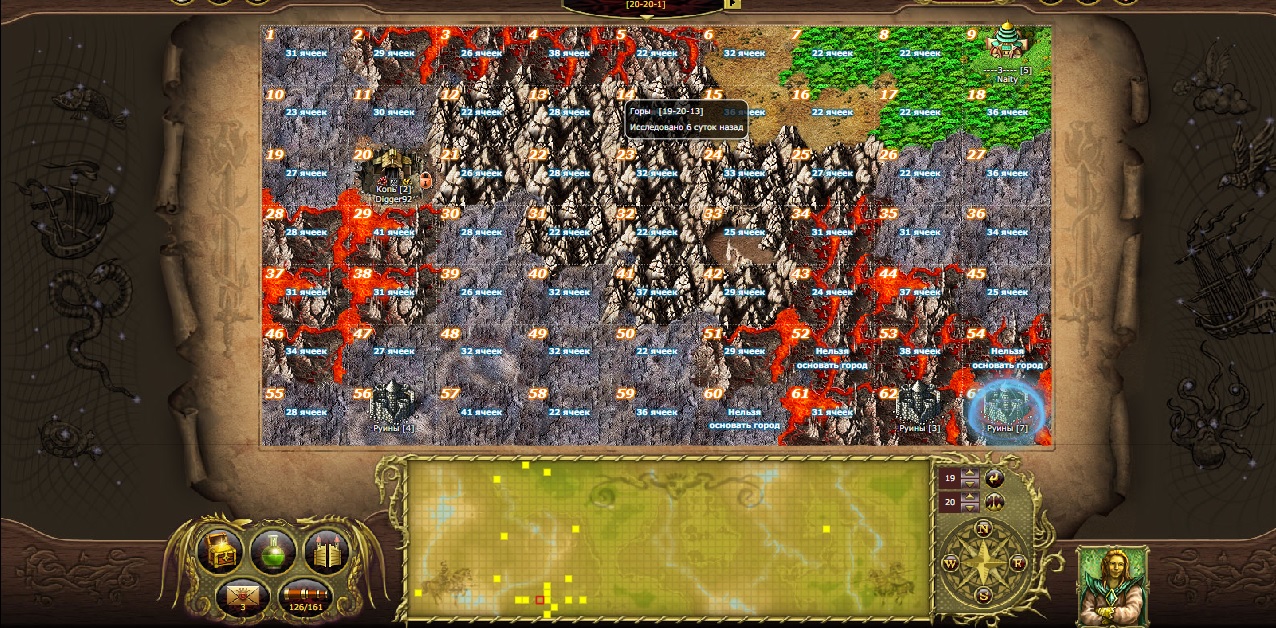Open the mail envelope showing 3 messages
Viewport: 1276px width, 628px height.
(x=241, y=595)
